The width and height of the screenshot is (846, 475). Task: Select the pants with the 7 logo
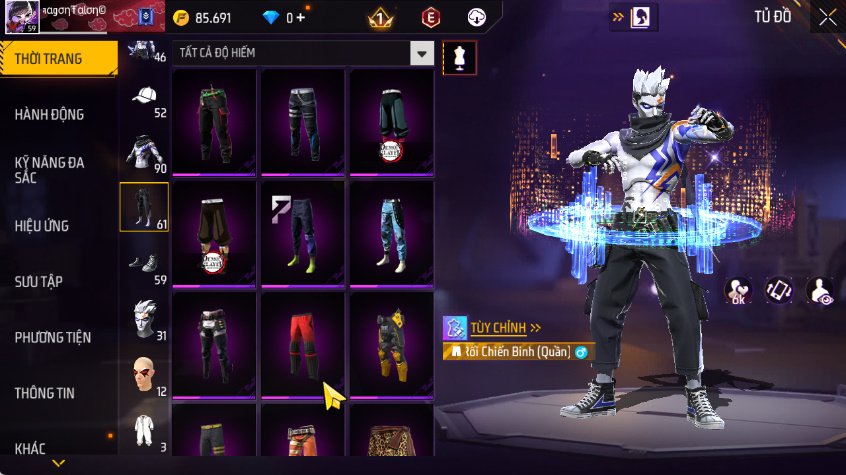coord(303,232)
